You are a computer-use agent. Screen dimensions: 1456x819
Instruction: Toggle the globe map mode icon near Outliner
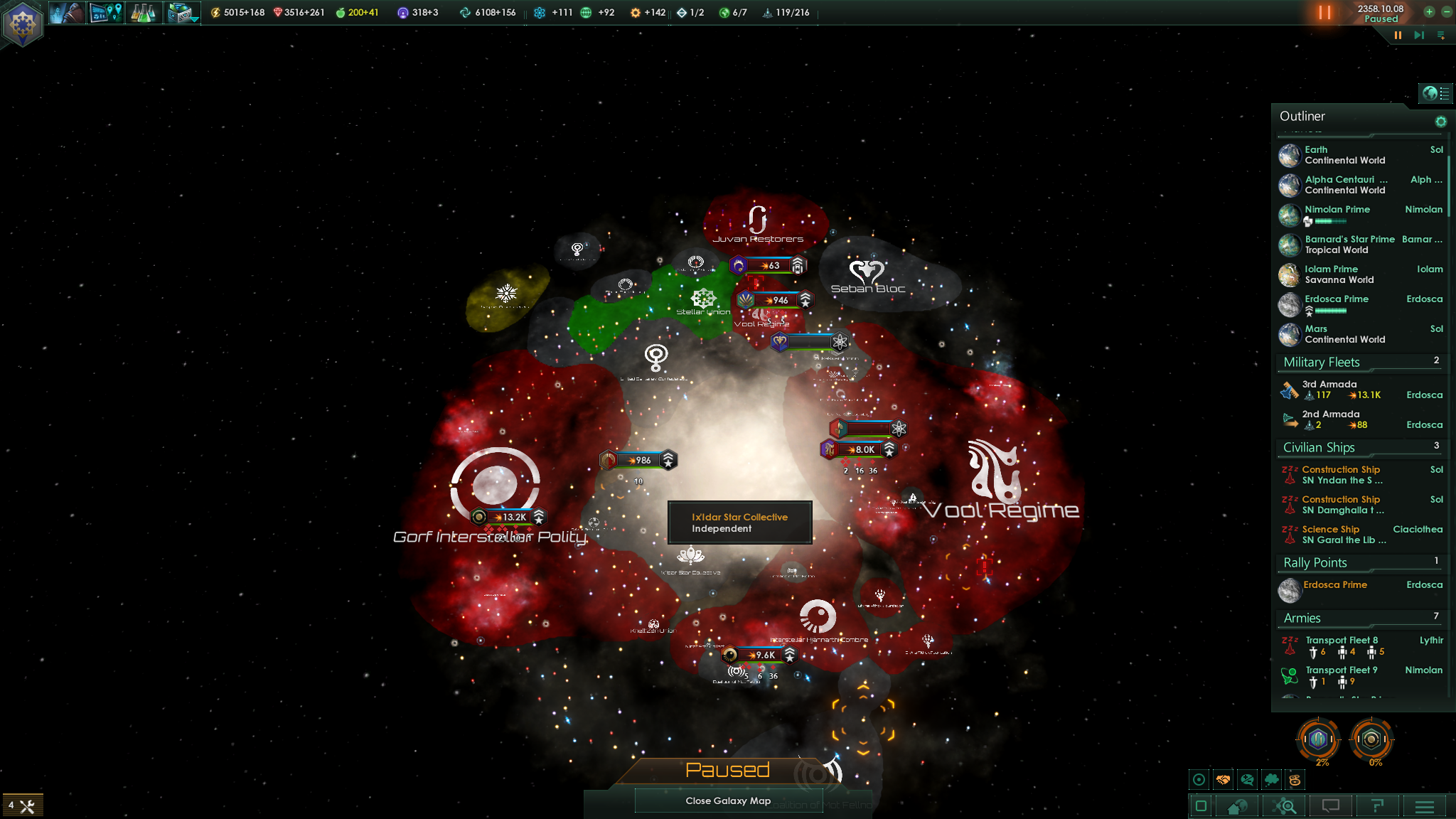[x=1430, y=92]
